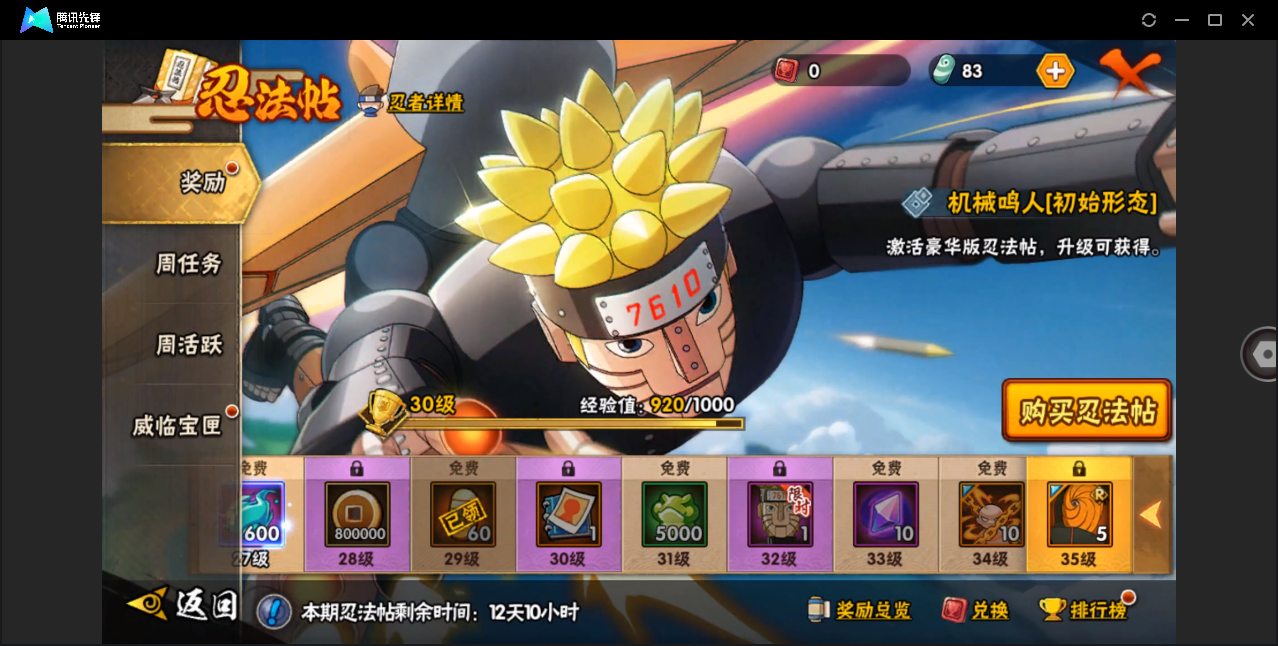1278x646 pixels.
Task: Select the level 28 reward of 800000 coins
Action: pos(357,515)
